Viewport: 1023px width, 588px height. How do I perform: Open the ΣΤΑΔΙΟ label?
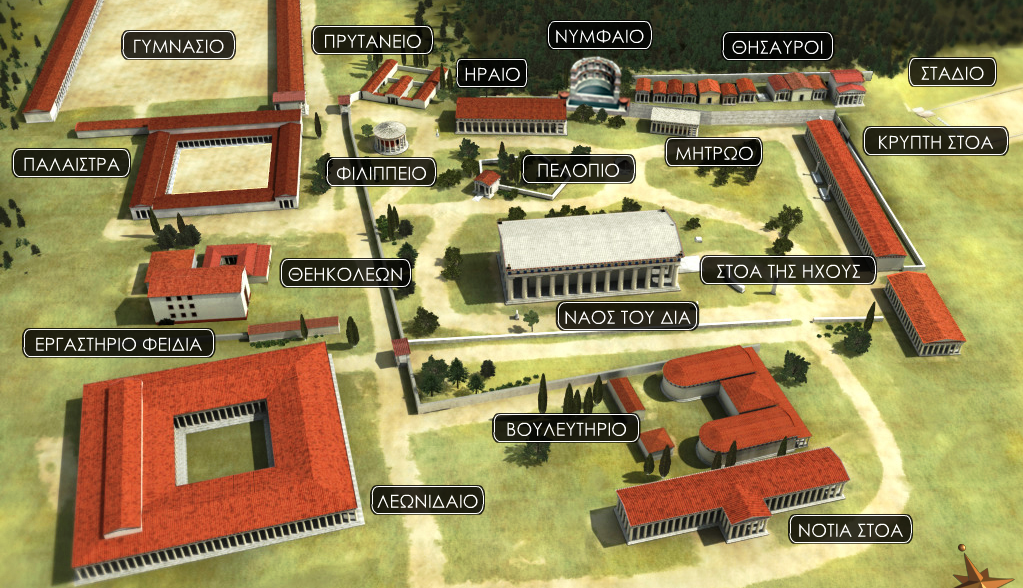tap(953, 72)
